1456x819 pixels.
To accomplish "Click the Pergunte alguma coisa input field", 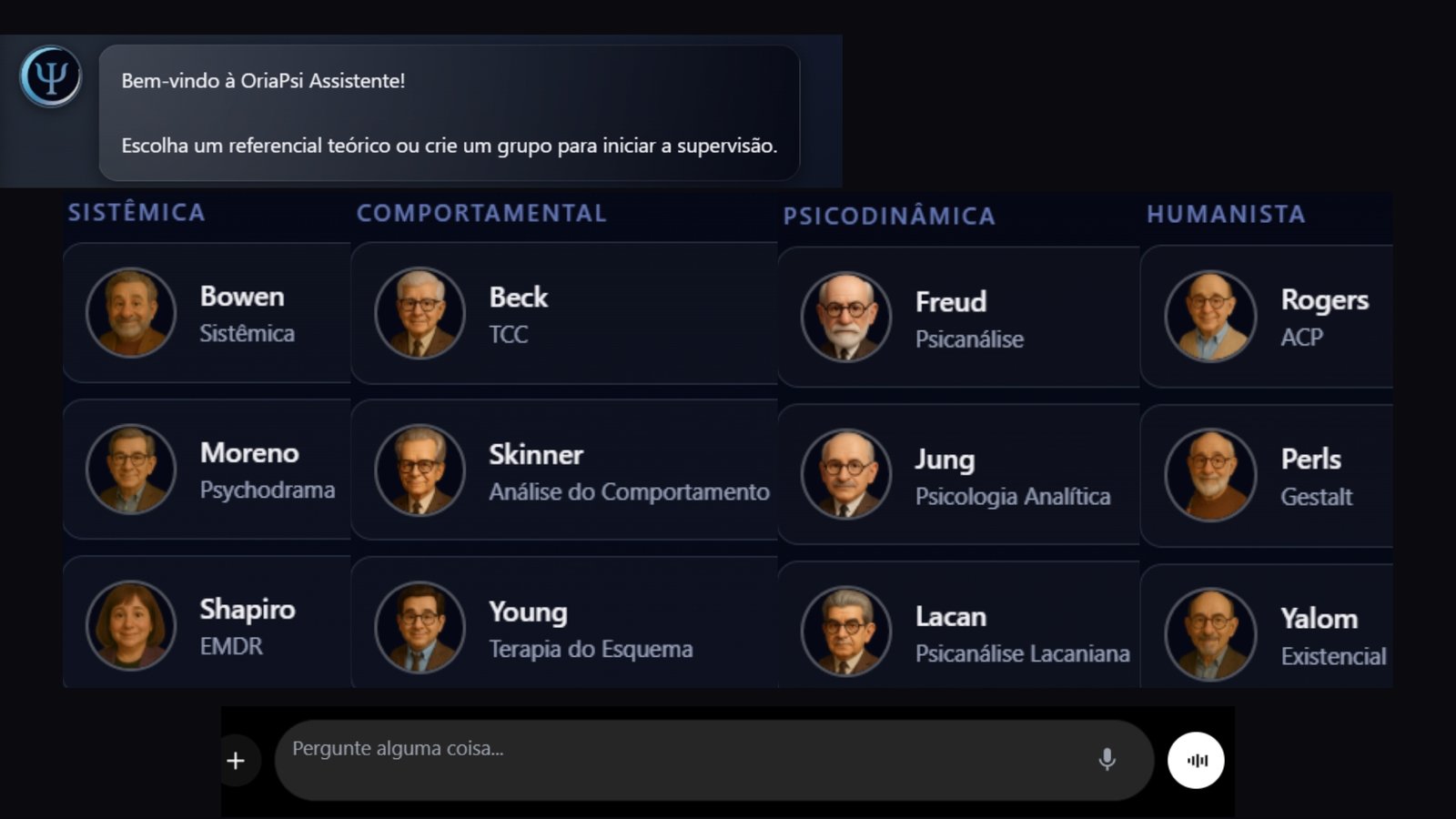I will click(637, 748).
